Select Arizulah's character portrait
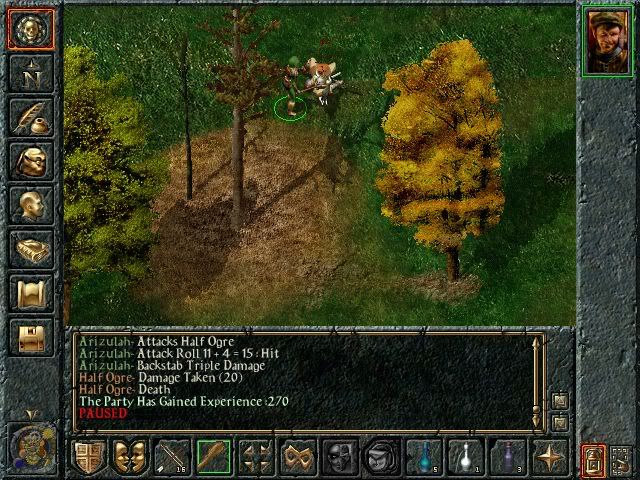 (x=605, y=41)
